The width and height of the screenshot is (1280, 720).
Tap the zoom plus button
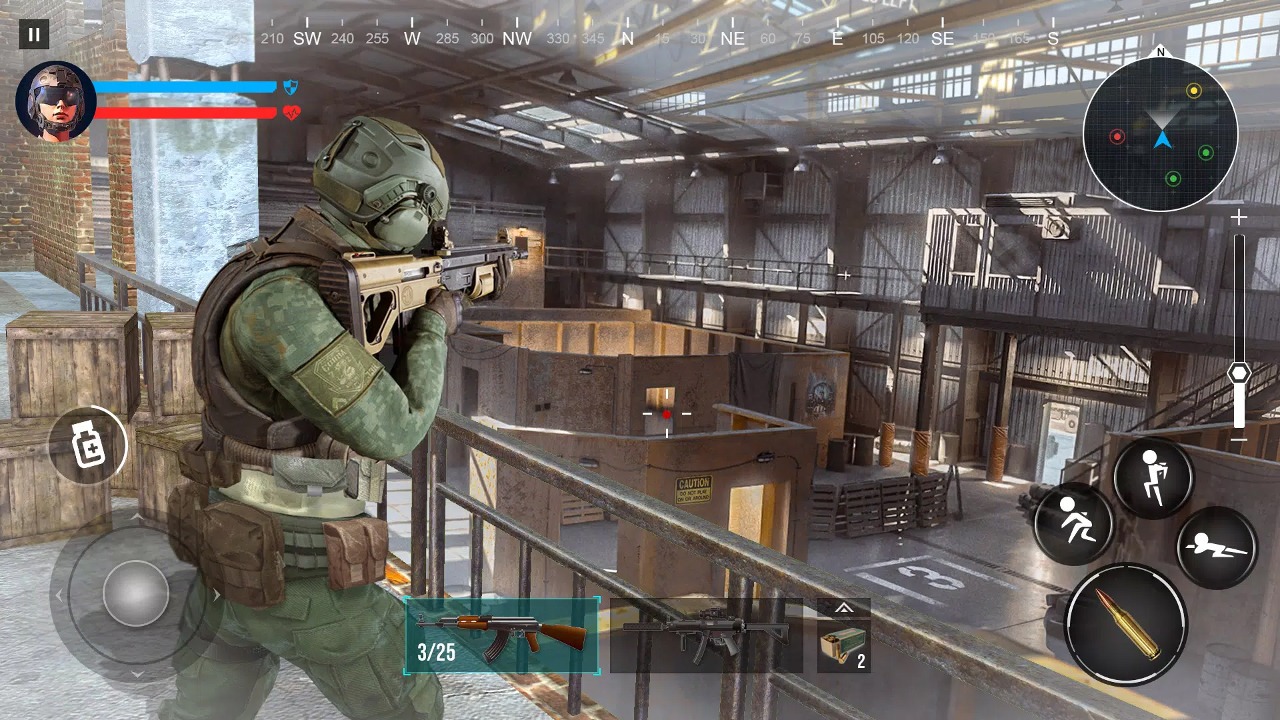pos(1238,217)
